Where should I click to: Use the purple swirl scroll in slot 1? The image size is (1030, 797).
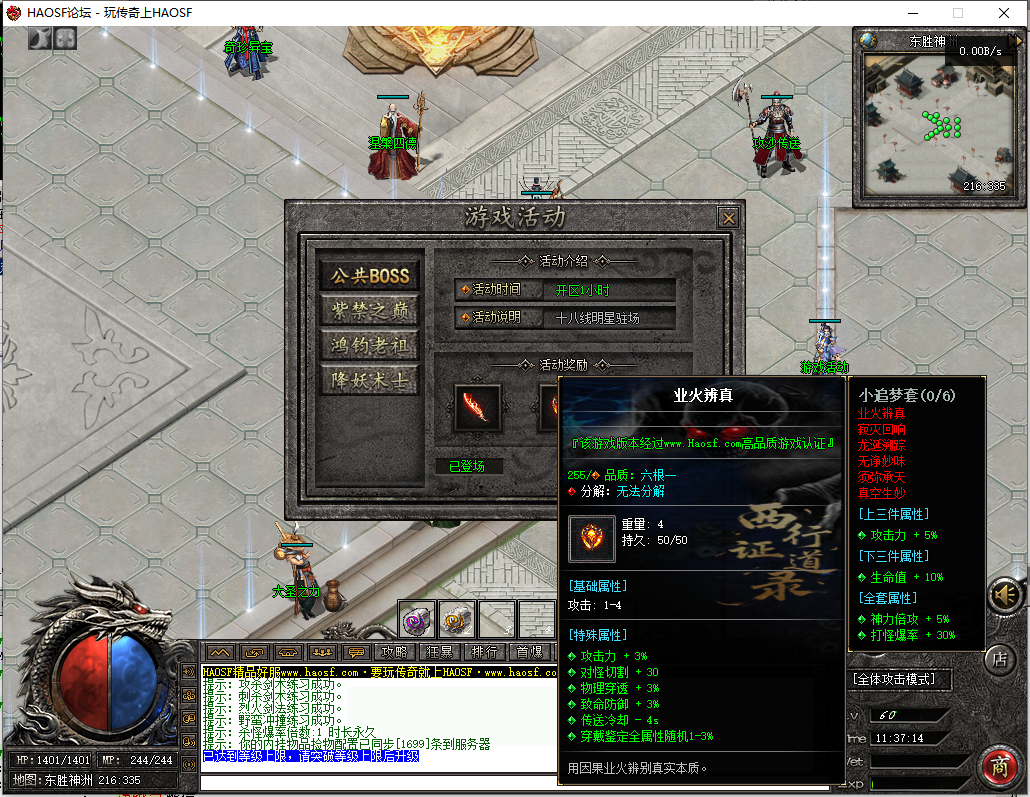tap(417, 620)
